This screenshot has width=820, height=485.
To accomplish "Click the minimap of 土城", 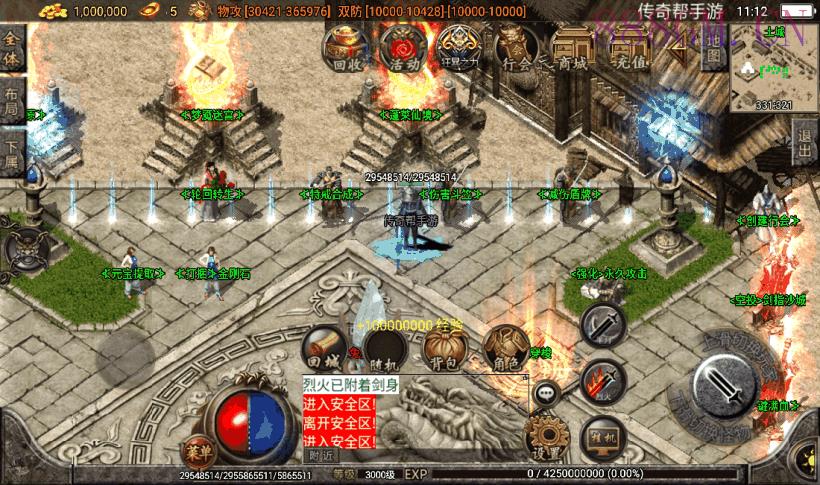I will tap(775, 66).
